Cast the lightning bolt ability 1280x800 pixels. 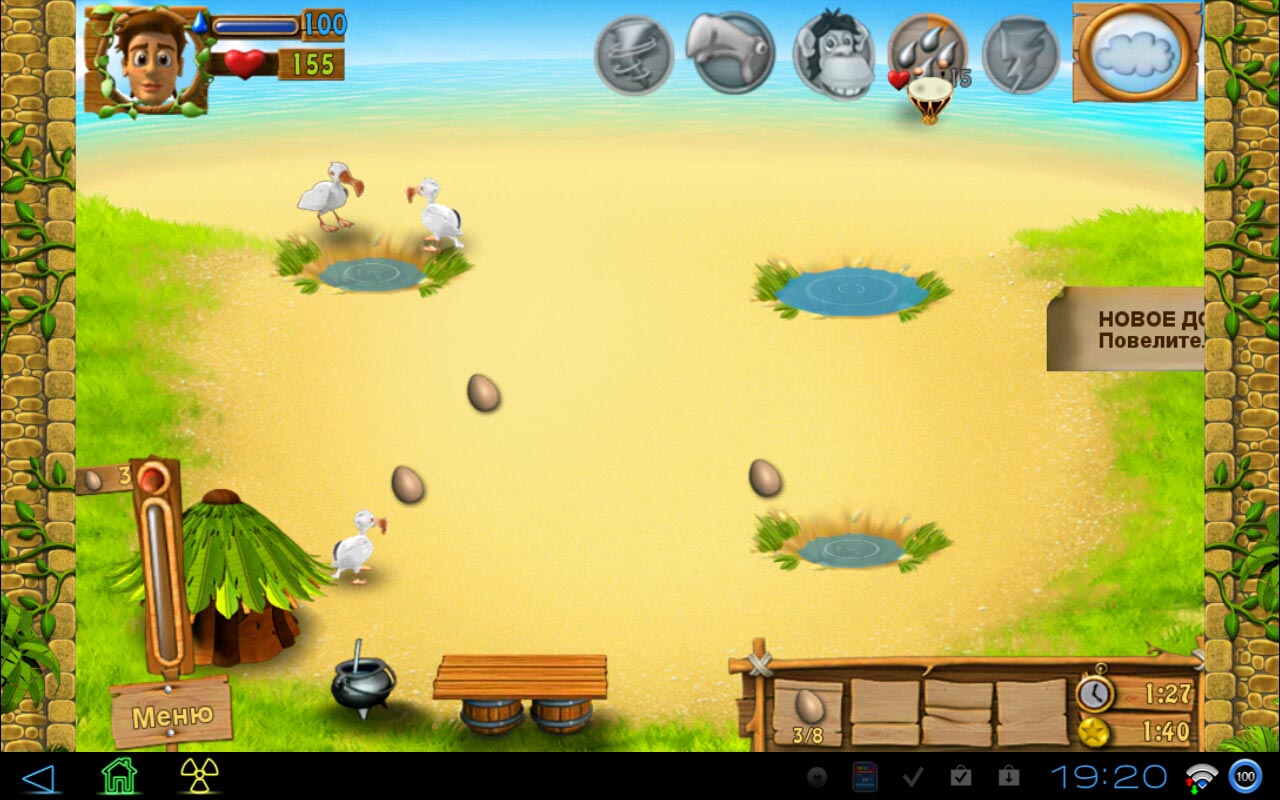point(1021,55)
